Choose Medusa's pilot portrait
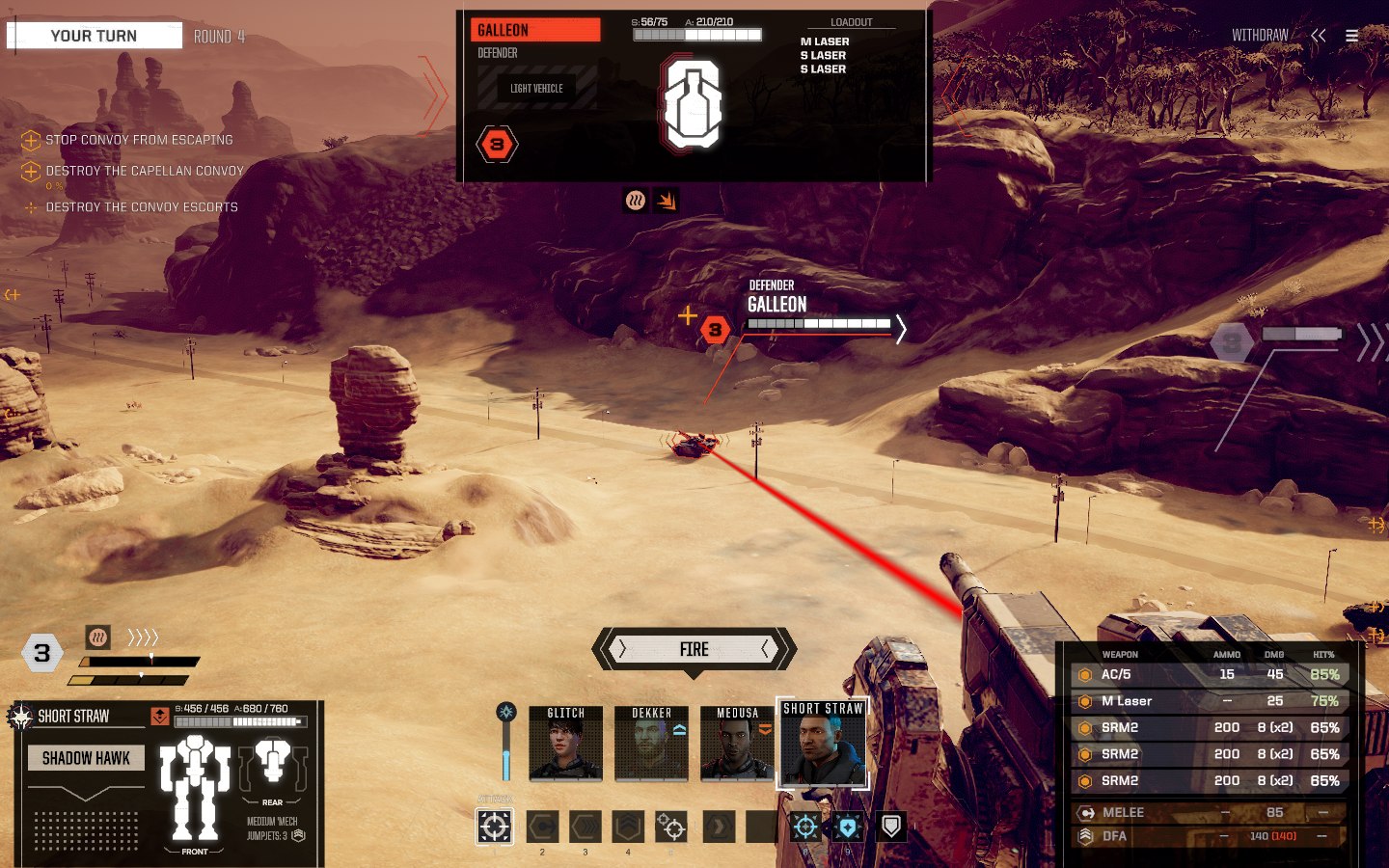This screenshot has width=1389, height=868. [737, 744]
